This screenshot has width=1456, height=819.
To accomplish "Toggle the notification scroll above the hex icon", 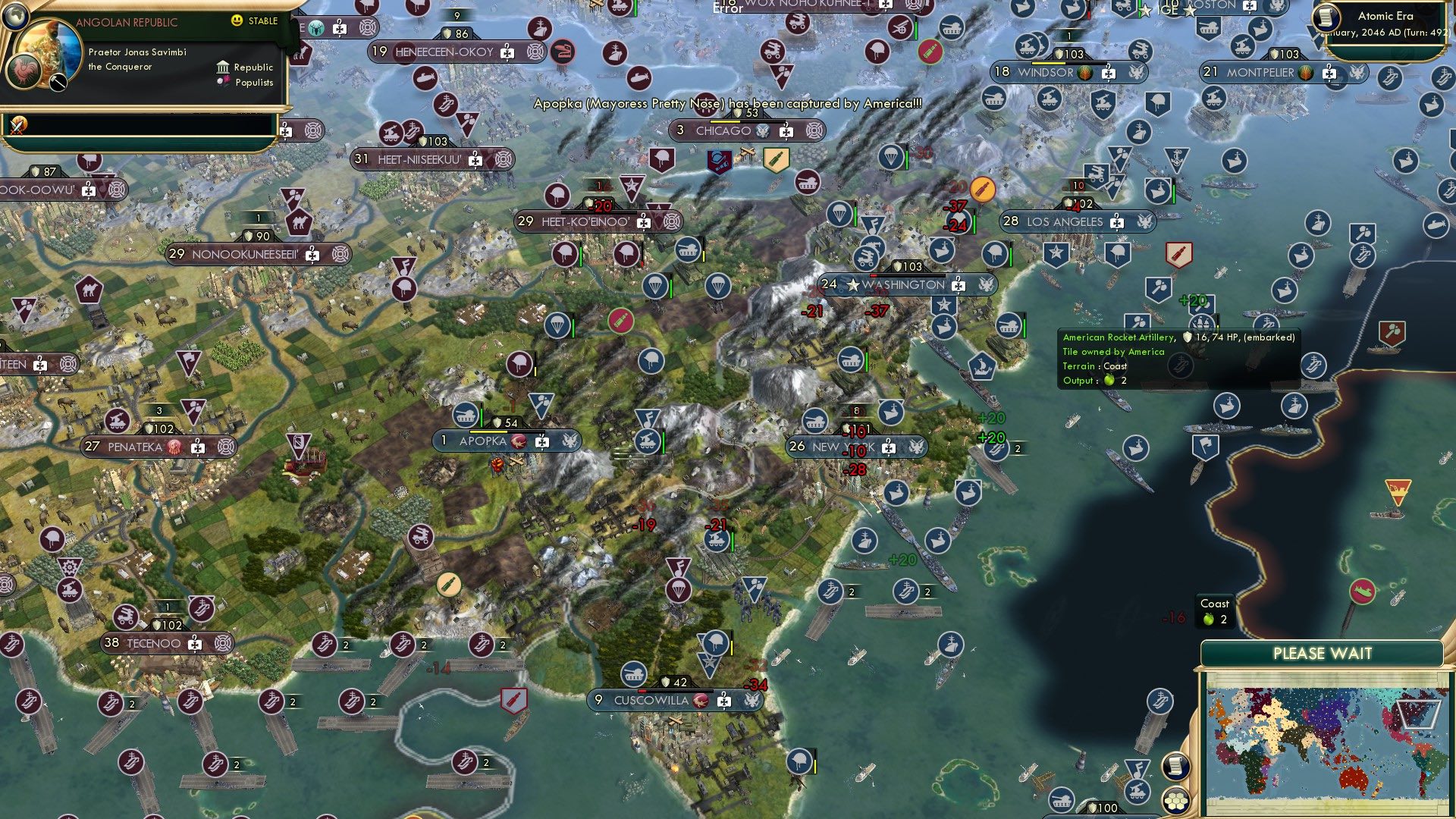I will 1176,765.
